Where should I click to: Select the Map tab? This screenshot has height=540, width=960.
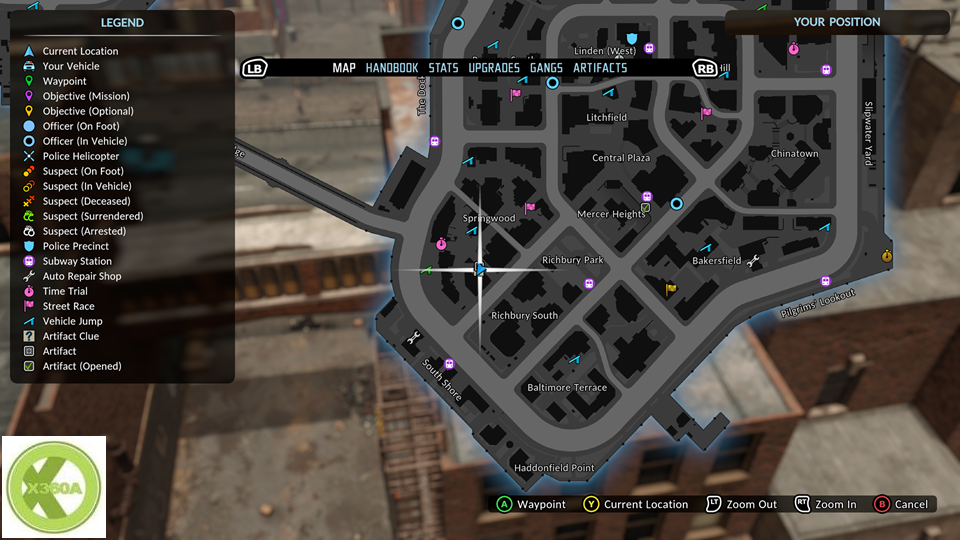[x=344, y=68]
